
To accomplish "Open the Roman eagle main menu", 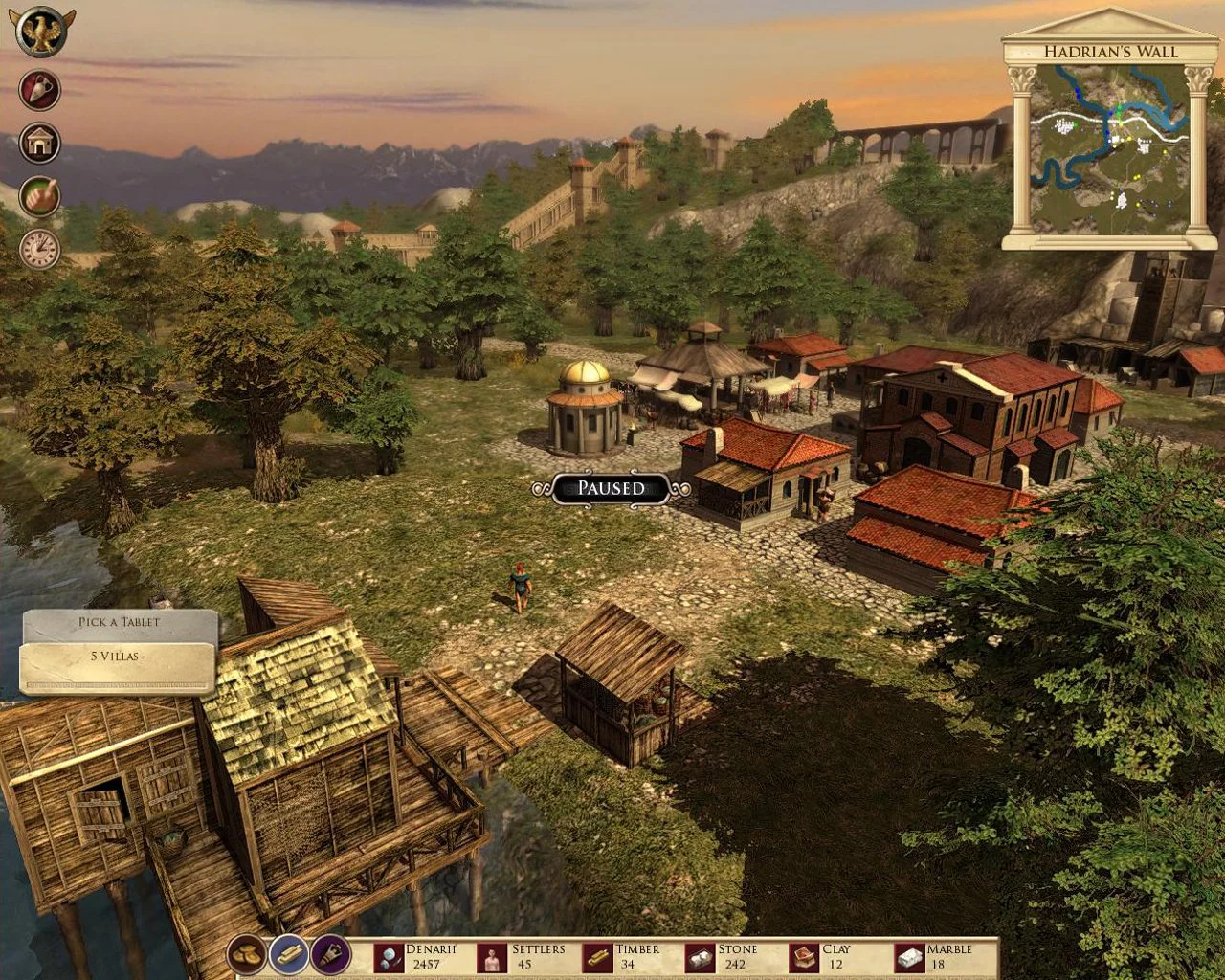I will (38, 30).
